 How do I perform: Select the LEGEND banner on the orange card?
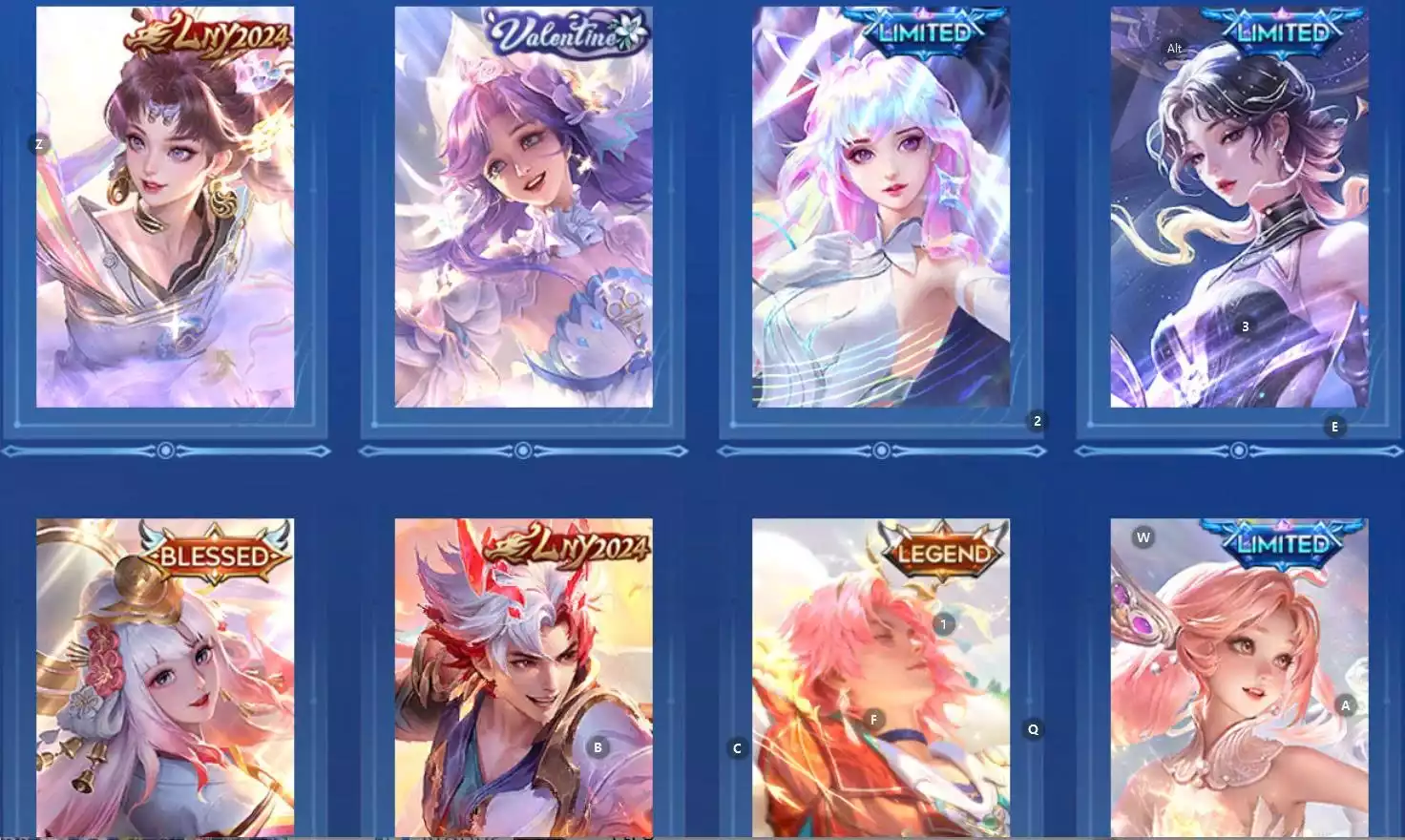(941, 552)
